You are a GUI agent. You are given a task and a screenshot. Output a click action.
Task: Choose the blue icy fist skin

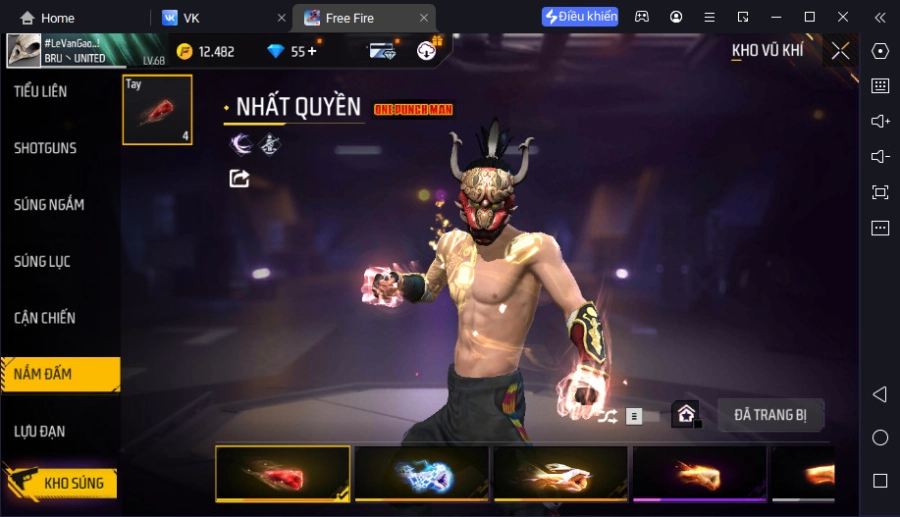click(421, 473)
